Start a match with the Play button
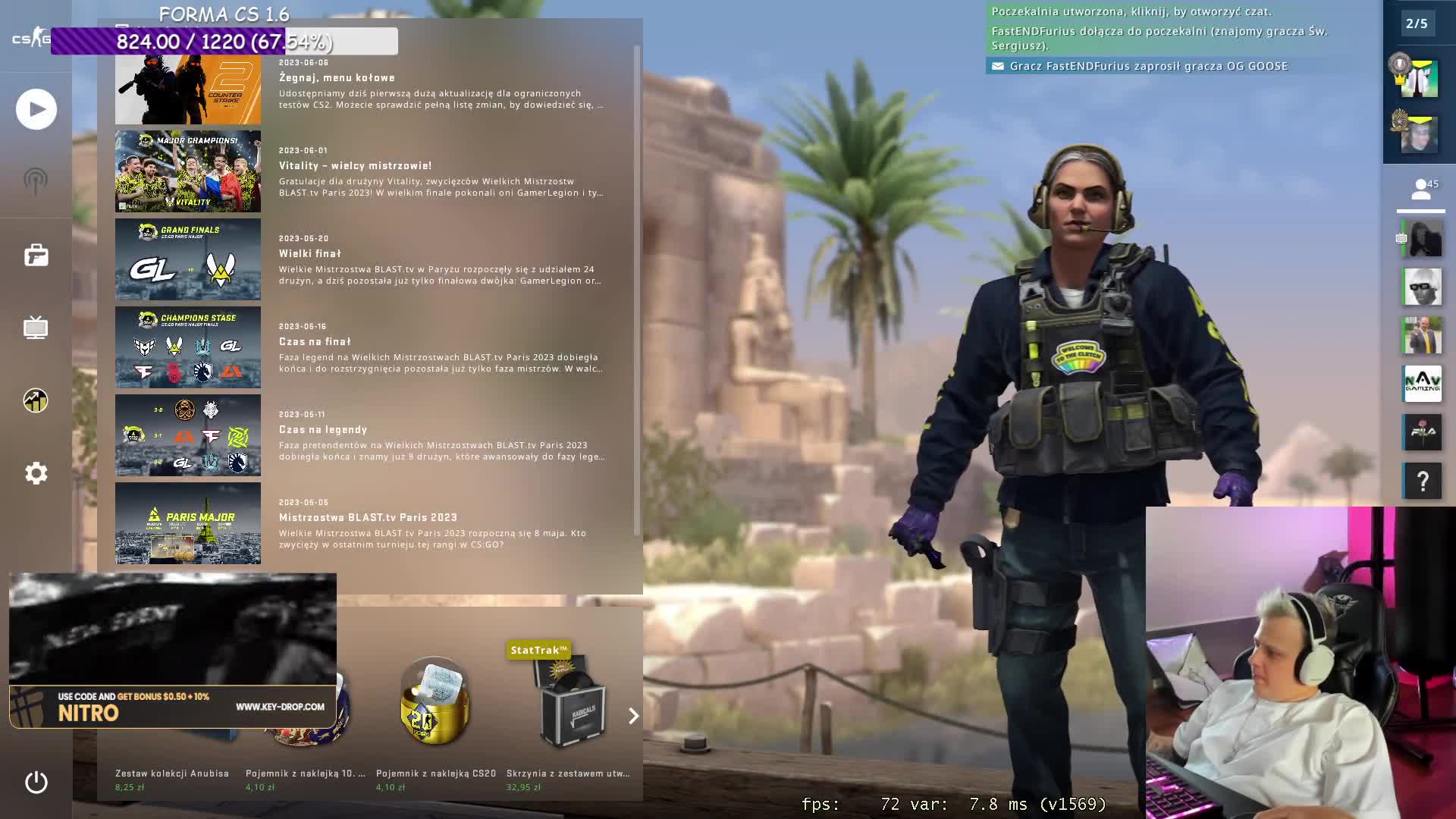1456x819 pixels. (x=36, y=109)
